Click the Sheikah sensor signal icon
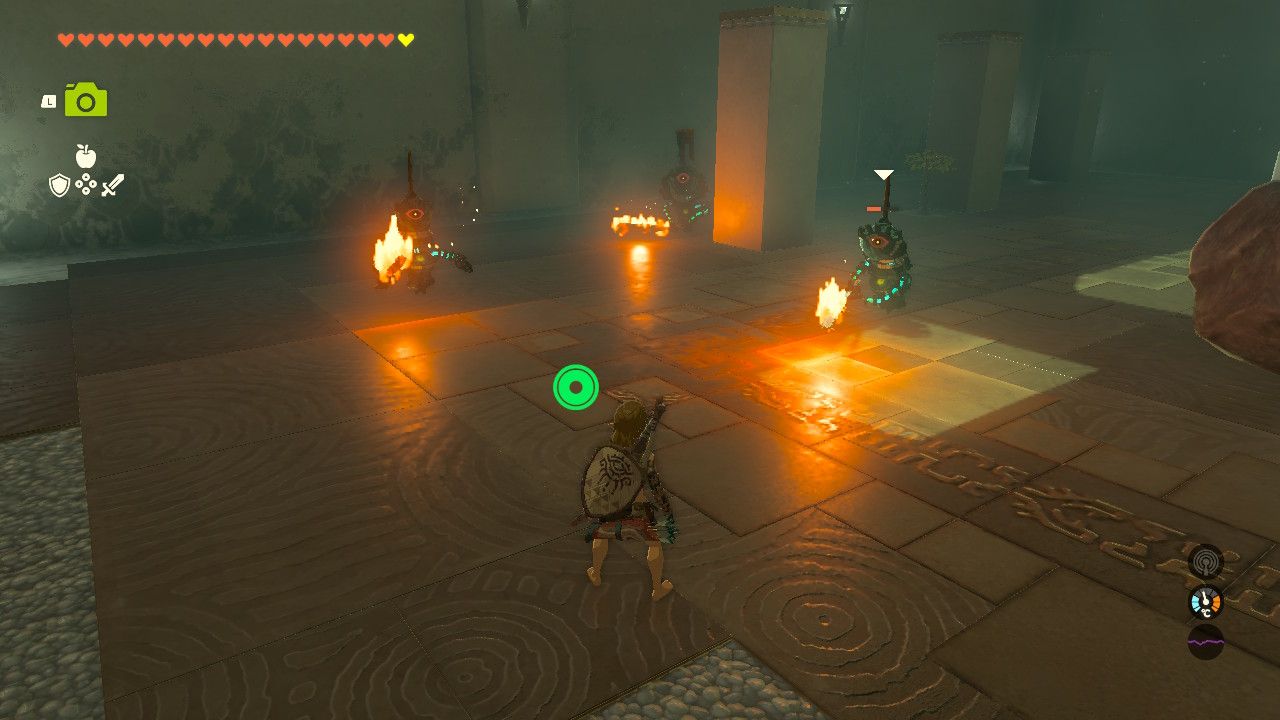The image size is (1280, 720). (x=1205, y=562)
